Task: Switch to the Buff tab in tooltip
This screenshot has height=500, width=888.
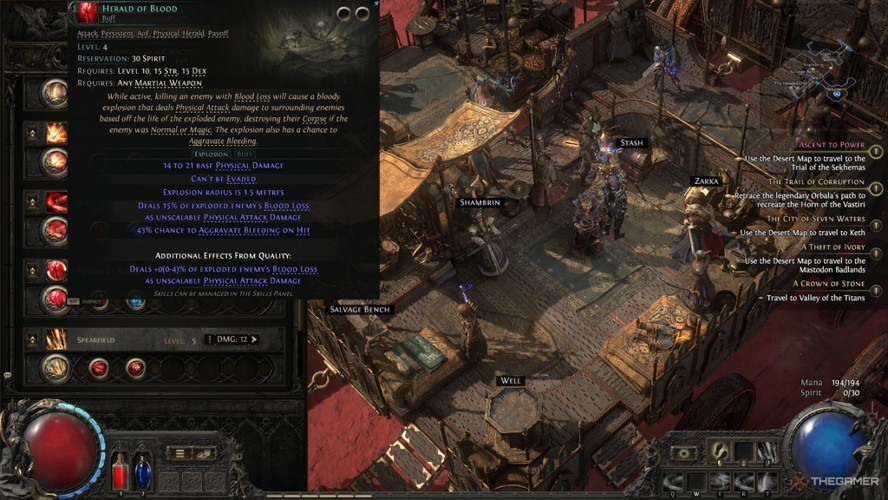Action: [x=245, y=155]
